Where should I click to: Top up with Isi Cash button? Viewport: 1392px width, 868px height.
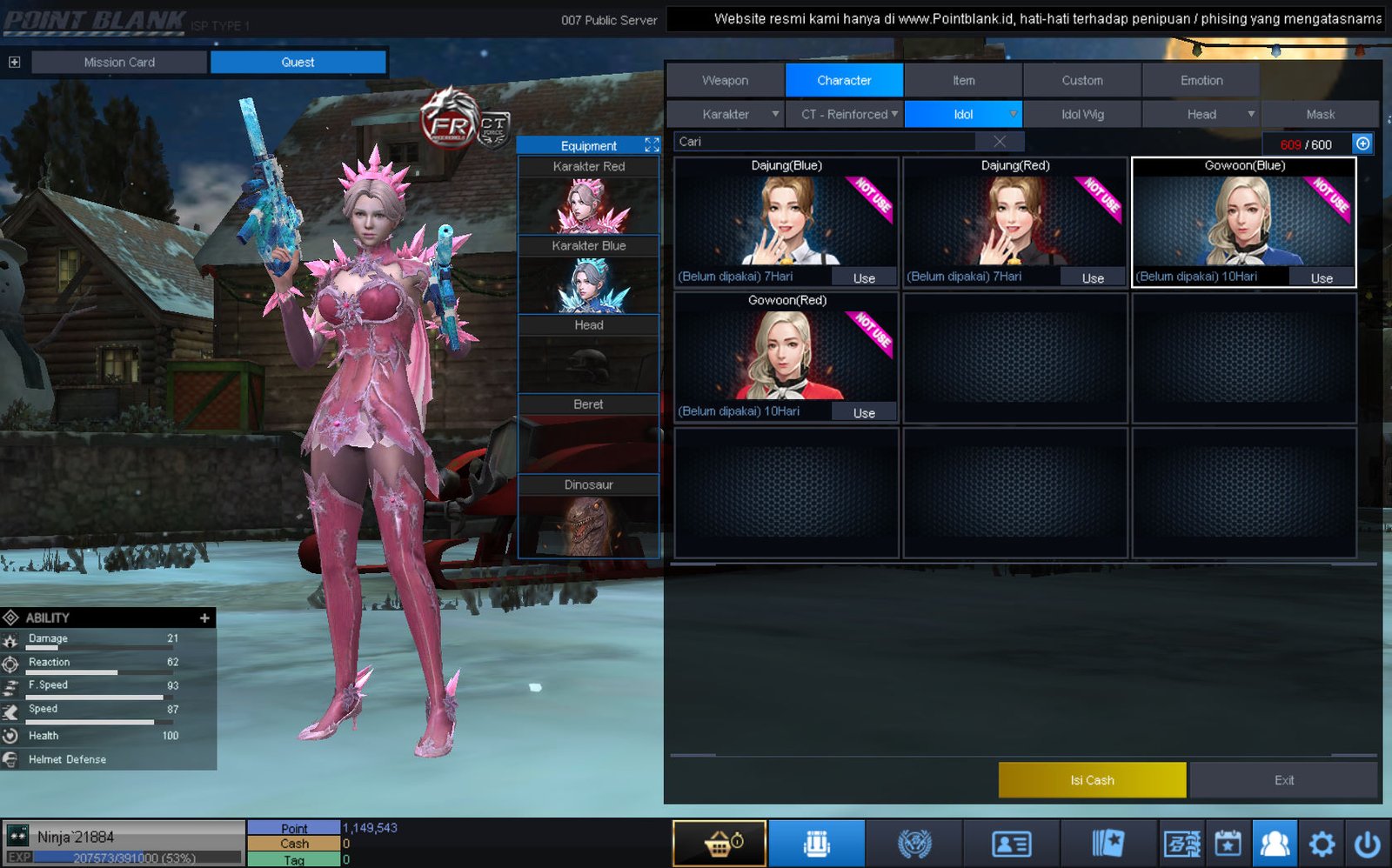[1092, 780]
